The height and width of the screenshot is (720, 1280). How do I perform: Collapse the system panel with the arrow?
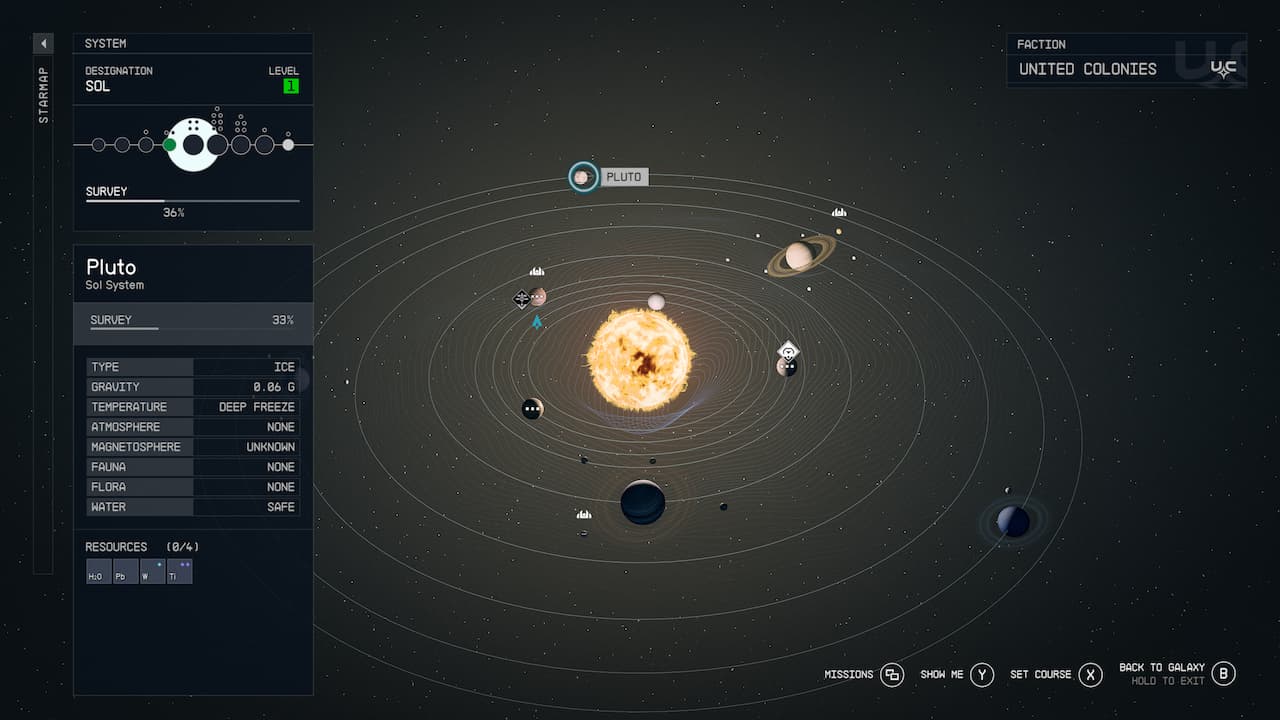[x=42, y=43]
